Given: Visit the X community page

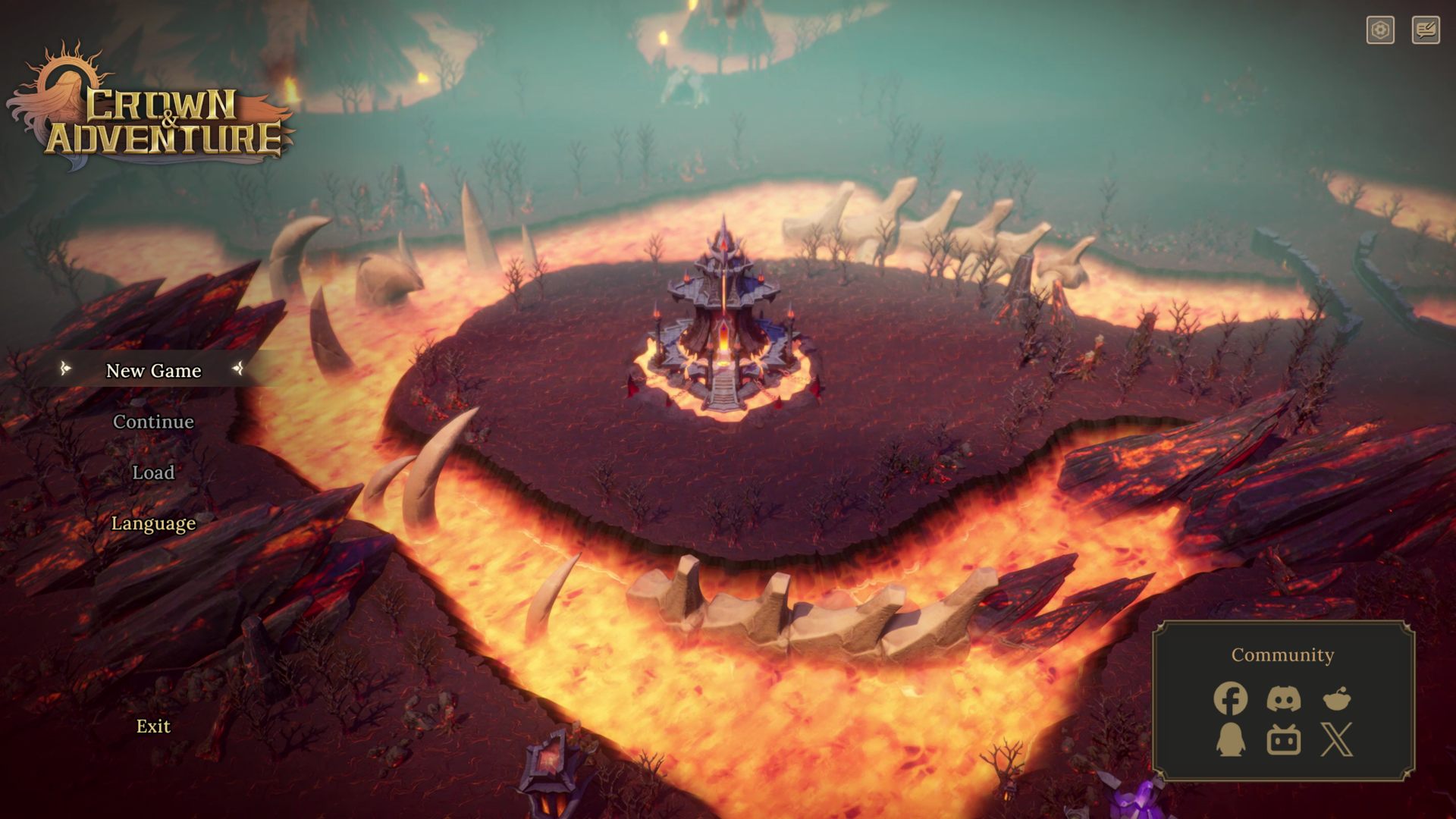Looking at the screenshot, I should [x=1336, y=739].
